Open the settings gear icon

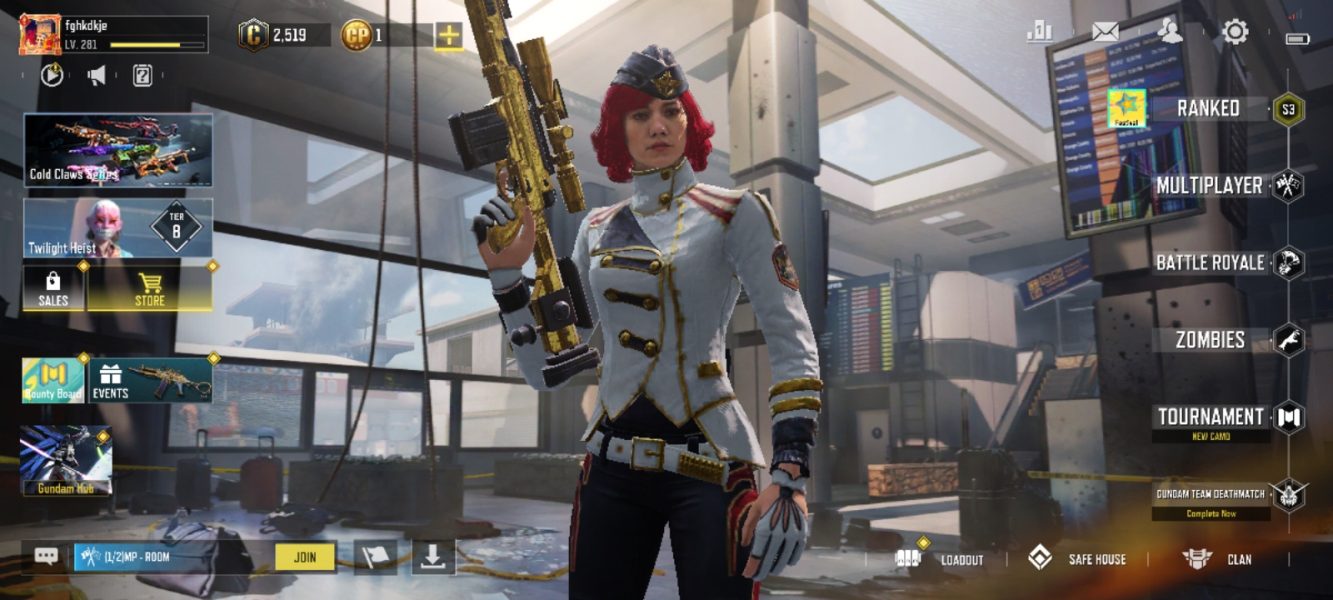pyautogui.click(x=1236, y=32)
